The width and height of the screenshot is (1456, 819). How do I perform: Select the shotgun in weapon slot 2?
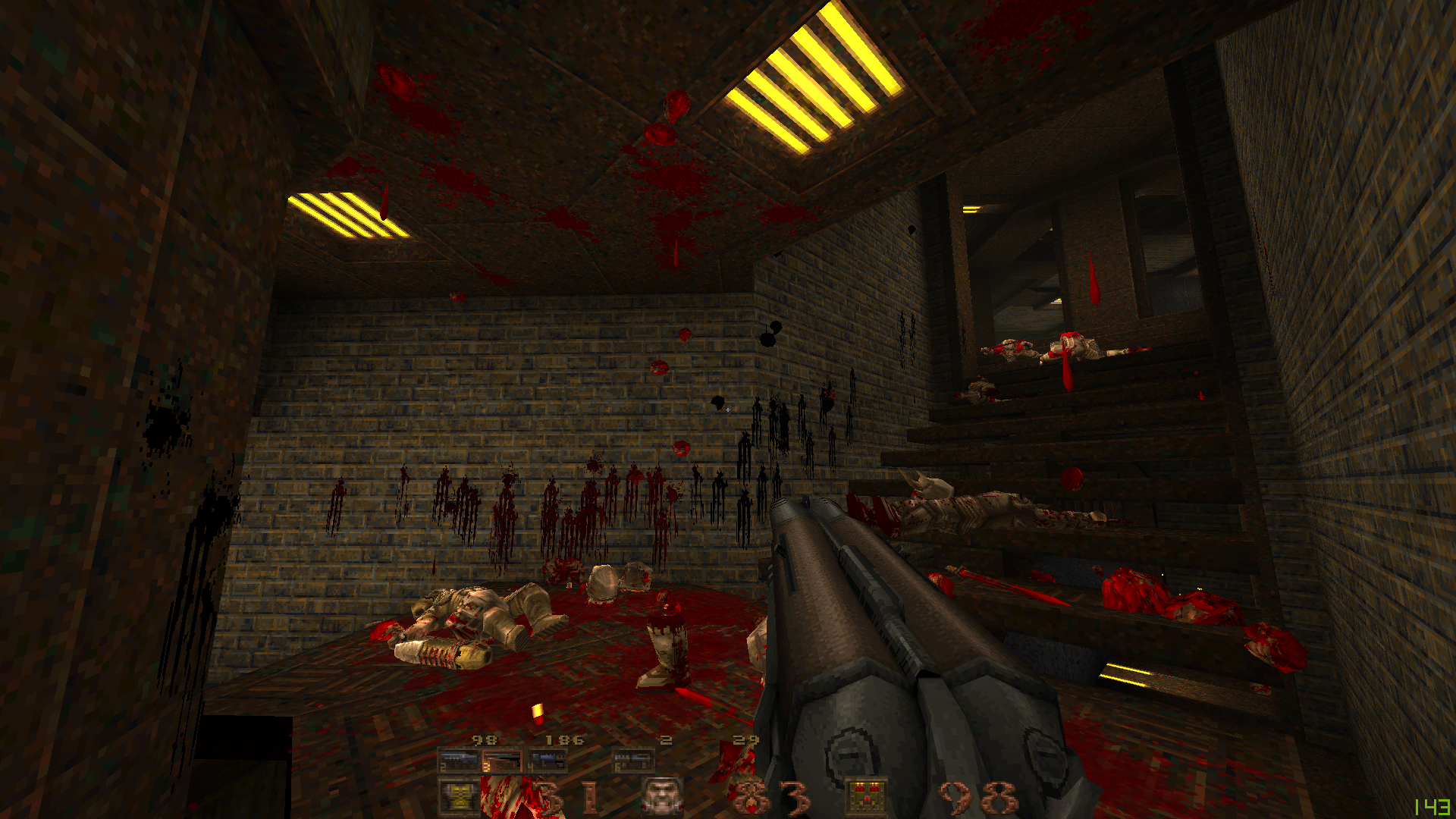pyautogui.click(x=457, y=758)
